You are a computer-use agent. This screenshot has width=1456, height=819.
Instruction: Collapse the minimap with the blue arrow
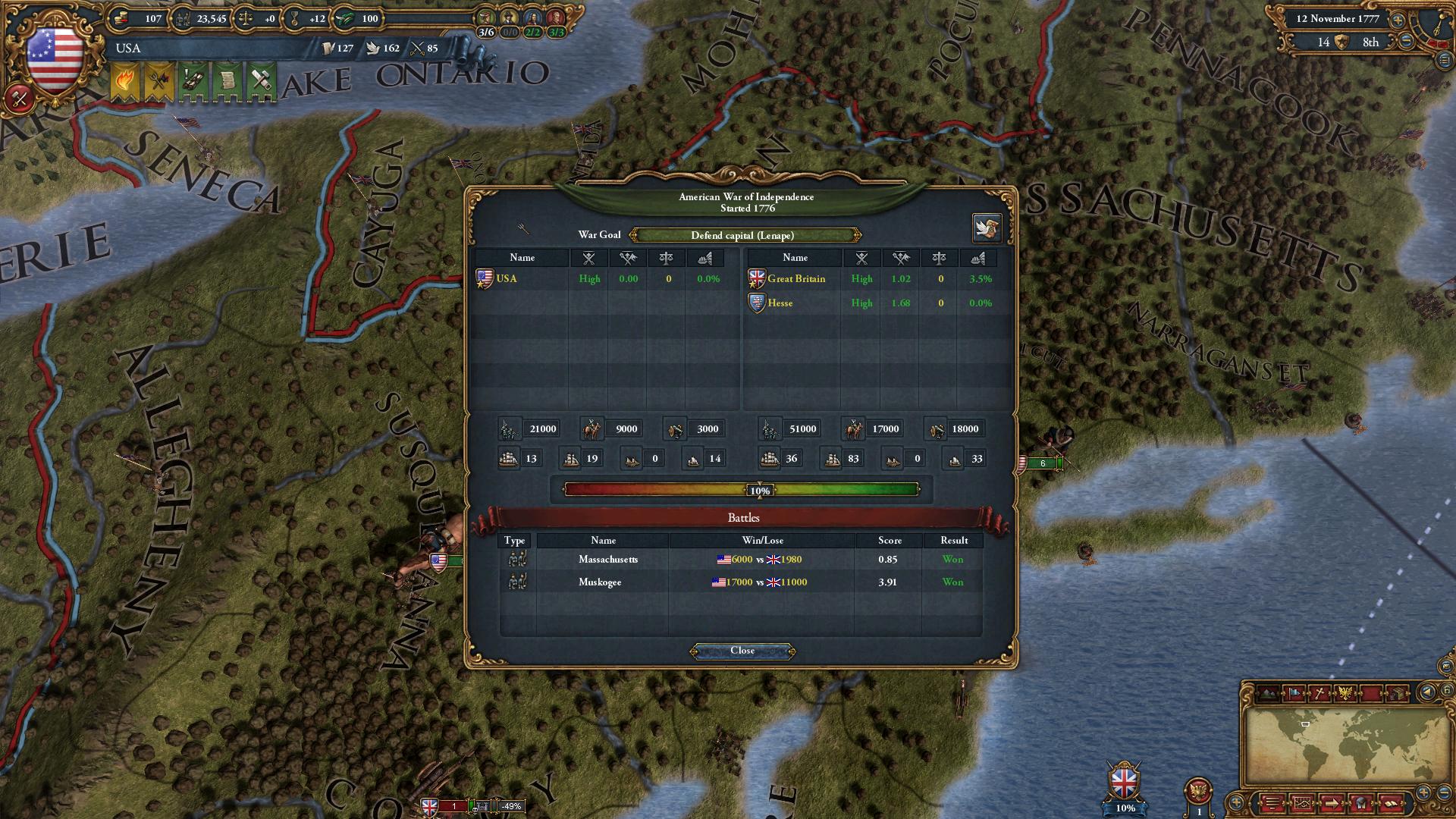(x=1427, y=692)
